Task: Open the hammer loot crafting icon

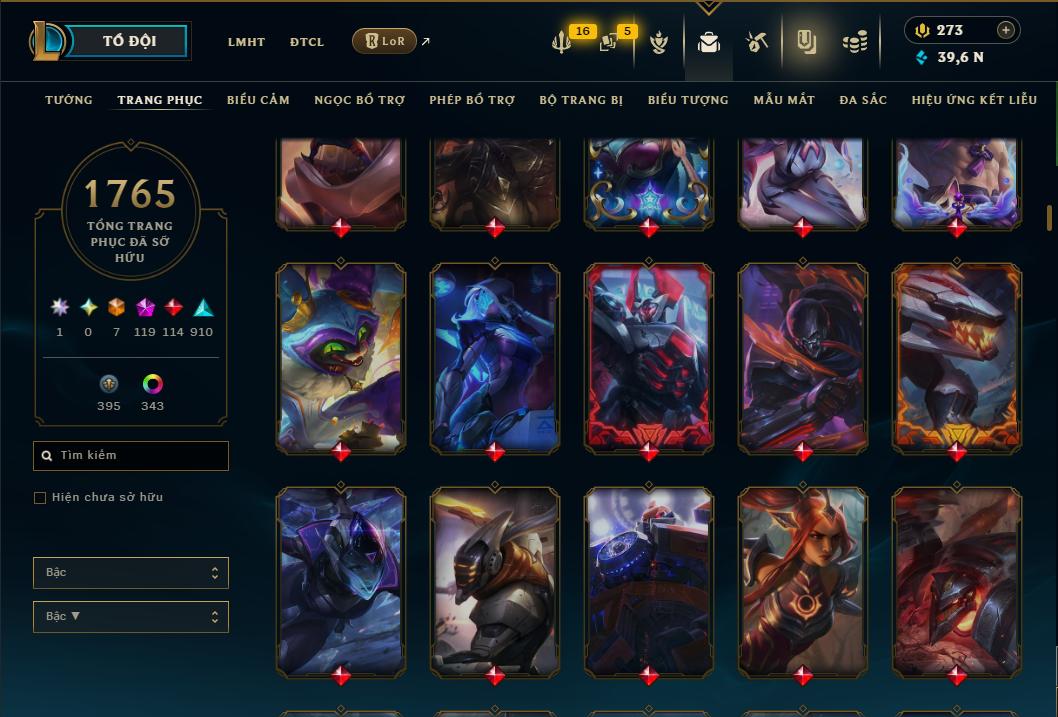Action: (757, 42)
